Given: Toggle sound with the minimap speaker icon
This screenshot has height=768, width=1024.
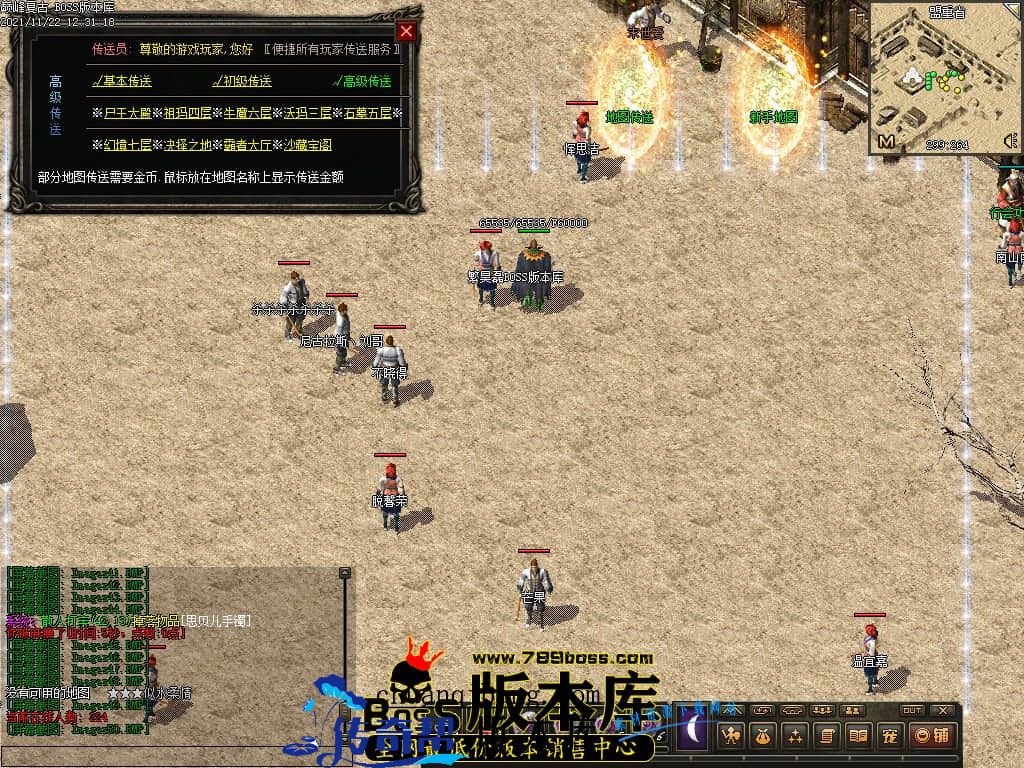Looking at the screenshot, I should point(1009,142).
